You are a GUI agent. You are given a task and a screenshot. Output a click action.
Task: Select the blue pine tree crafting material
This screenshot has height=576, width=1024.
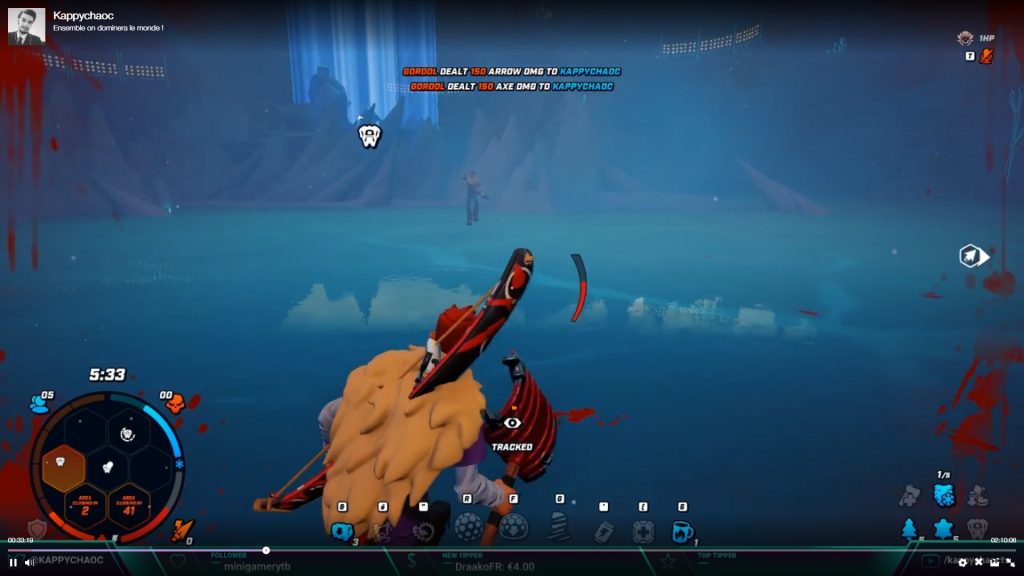click(x=909, y=527)
